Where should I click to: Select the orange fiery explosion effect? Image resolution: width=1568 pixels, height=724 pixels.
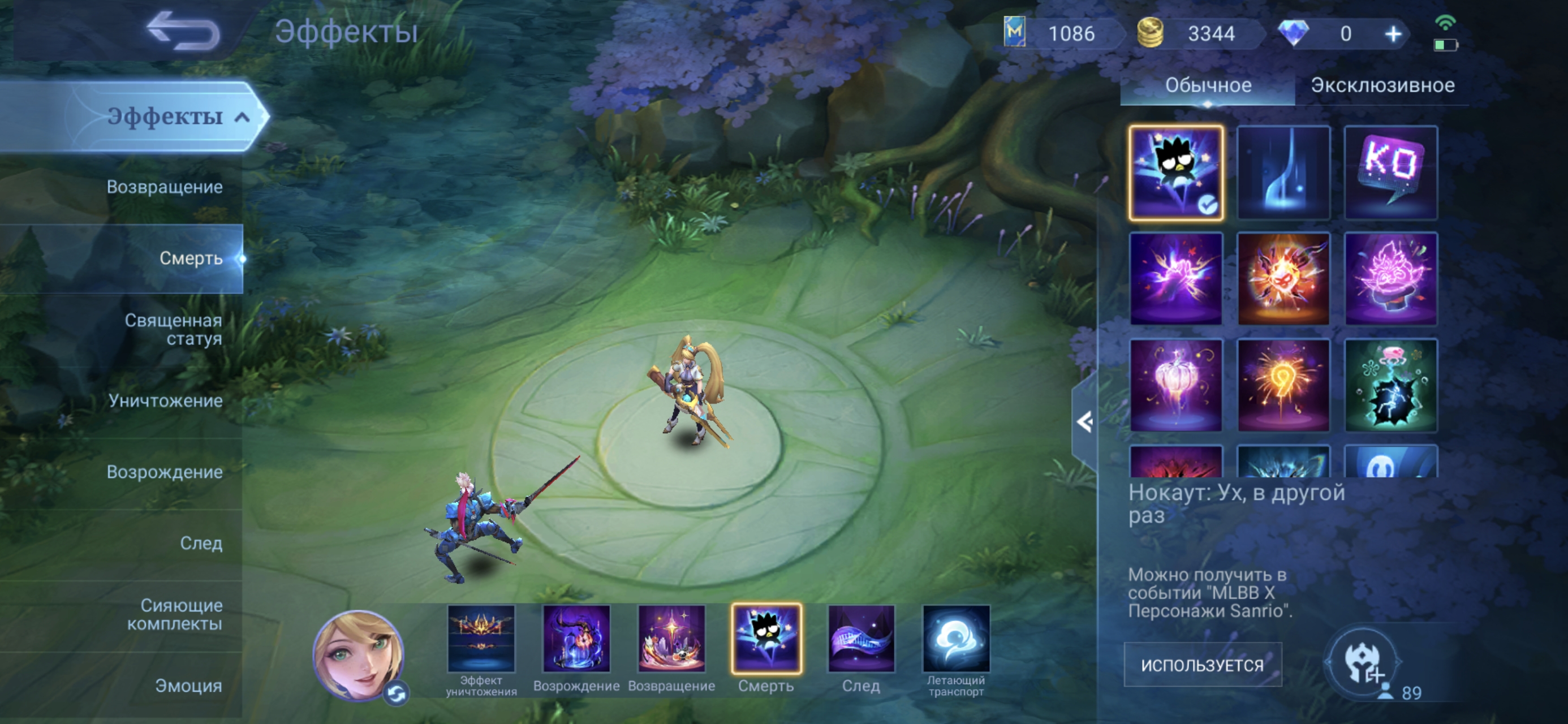click(x=1283, y=279)
